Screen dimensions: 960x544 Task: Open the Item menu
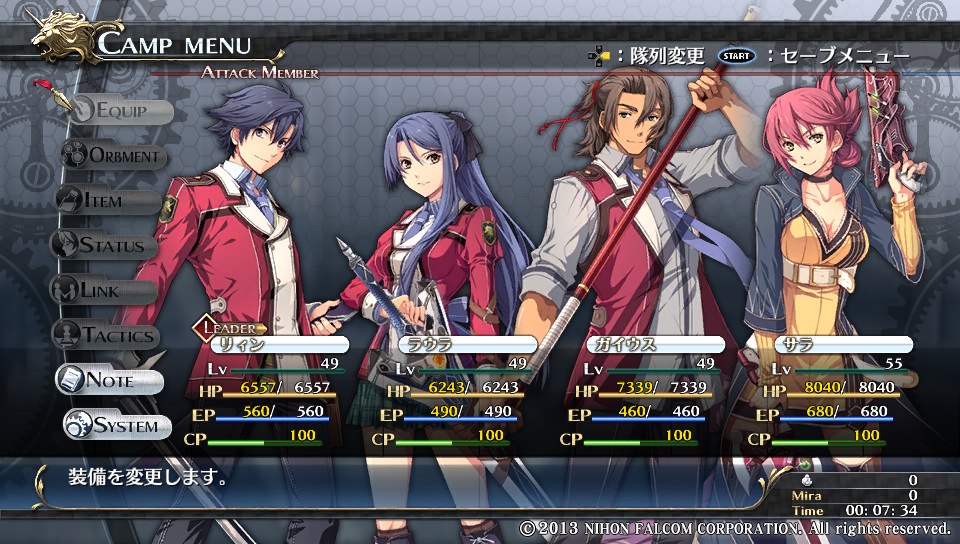pos(103,201)
